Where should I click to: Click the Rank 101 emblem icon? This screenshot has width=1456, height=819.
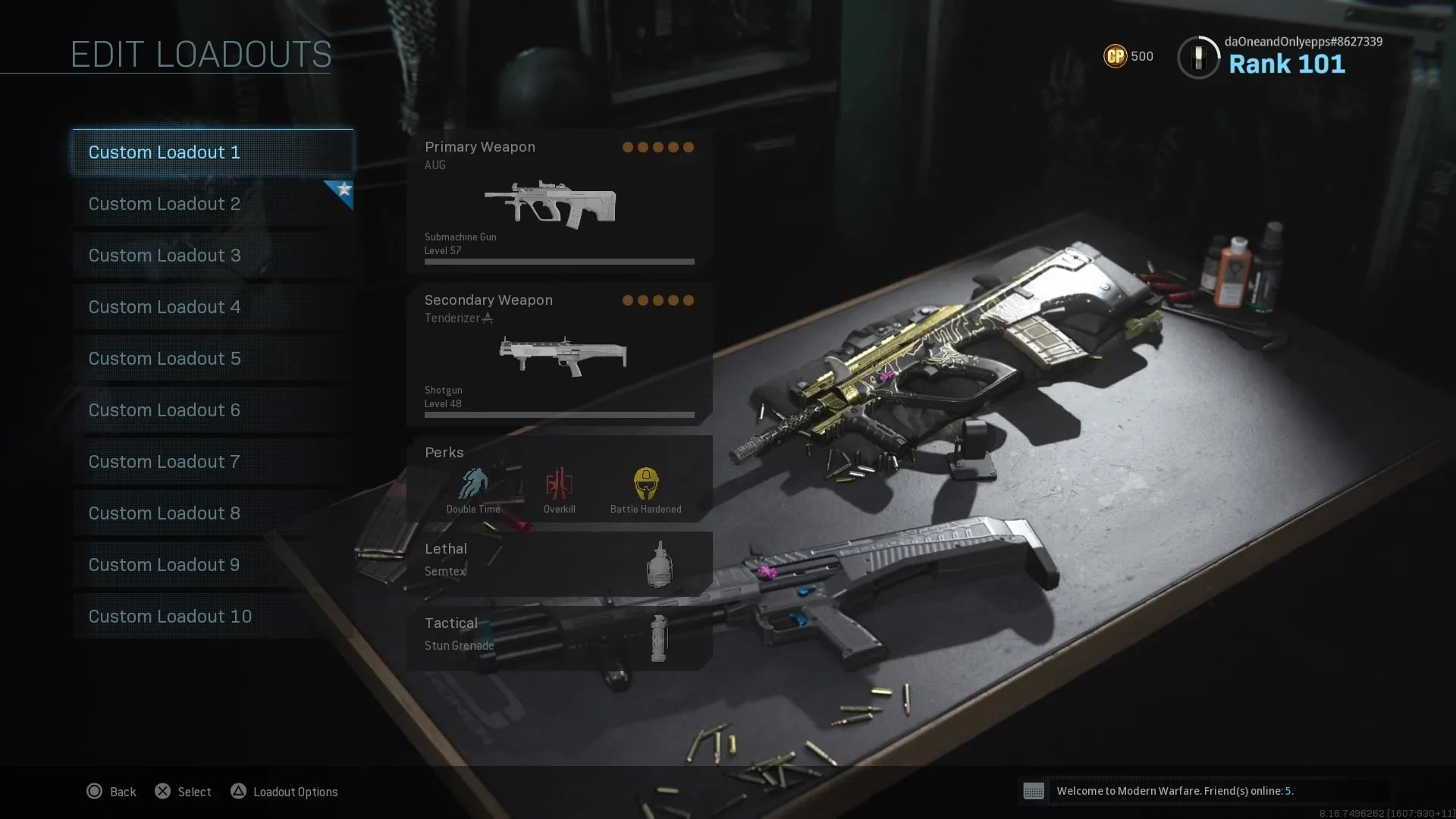pyautogui.click(x=1198, y=57)
